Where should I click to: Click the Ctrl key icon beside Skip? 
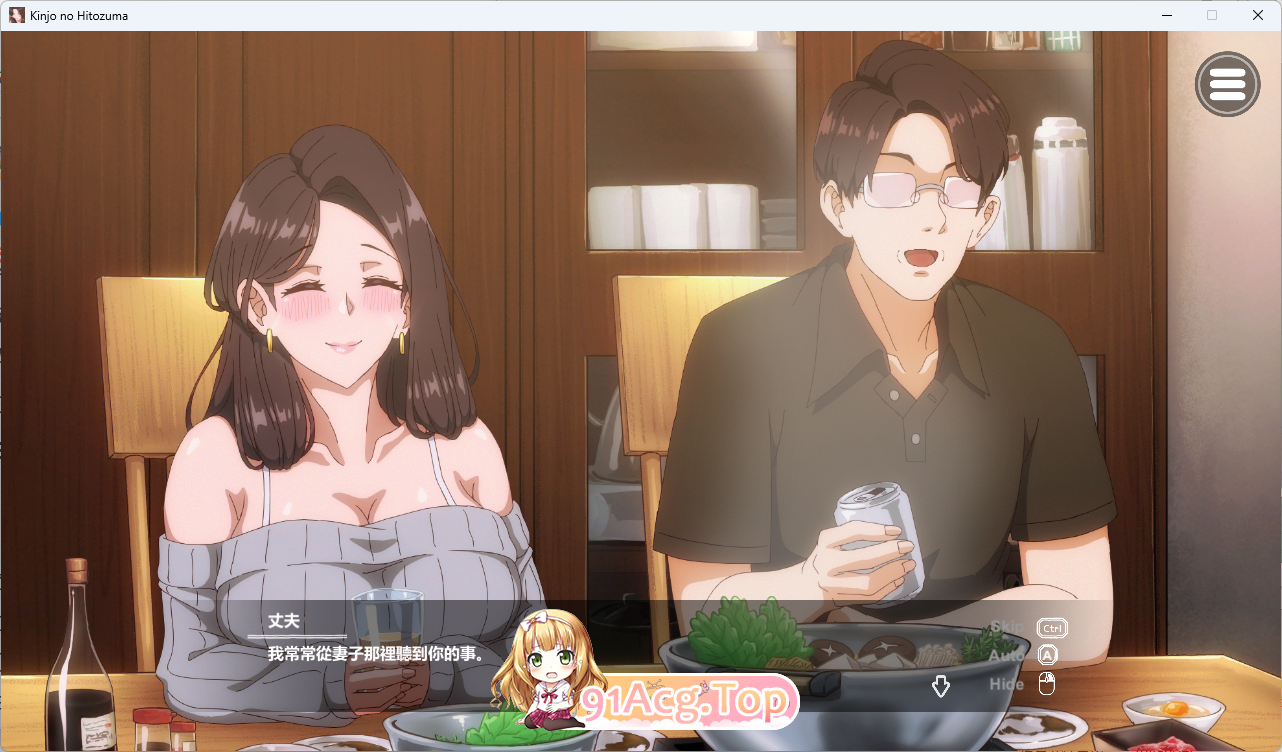pos(1051,628)
